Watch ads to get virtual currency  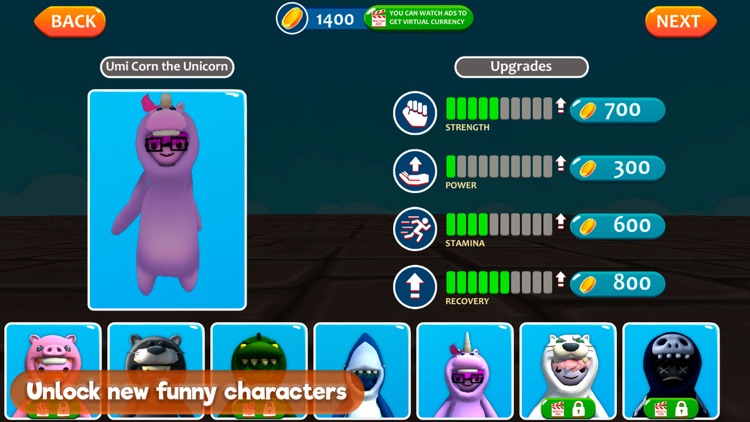click(x=418, y=18)
